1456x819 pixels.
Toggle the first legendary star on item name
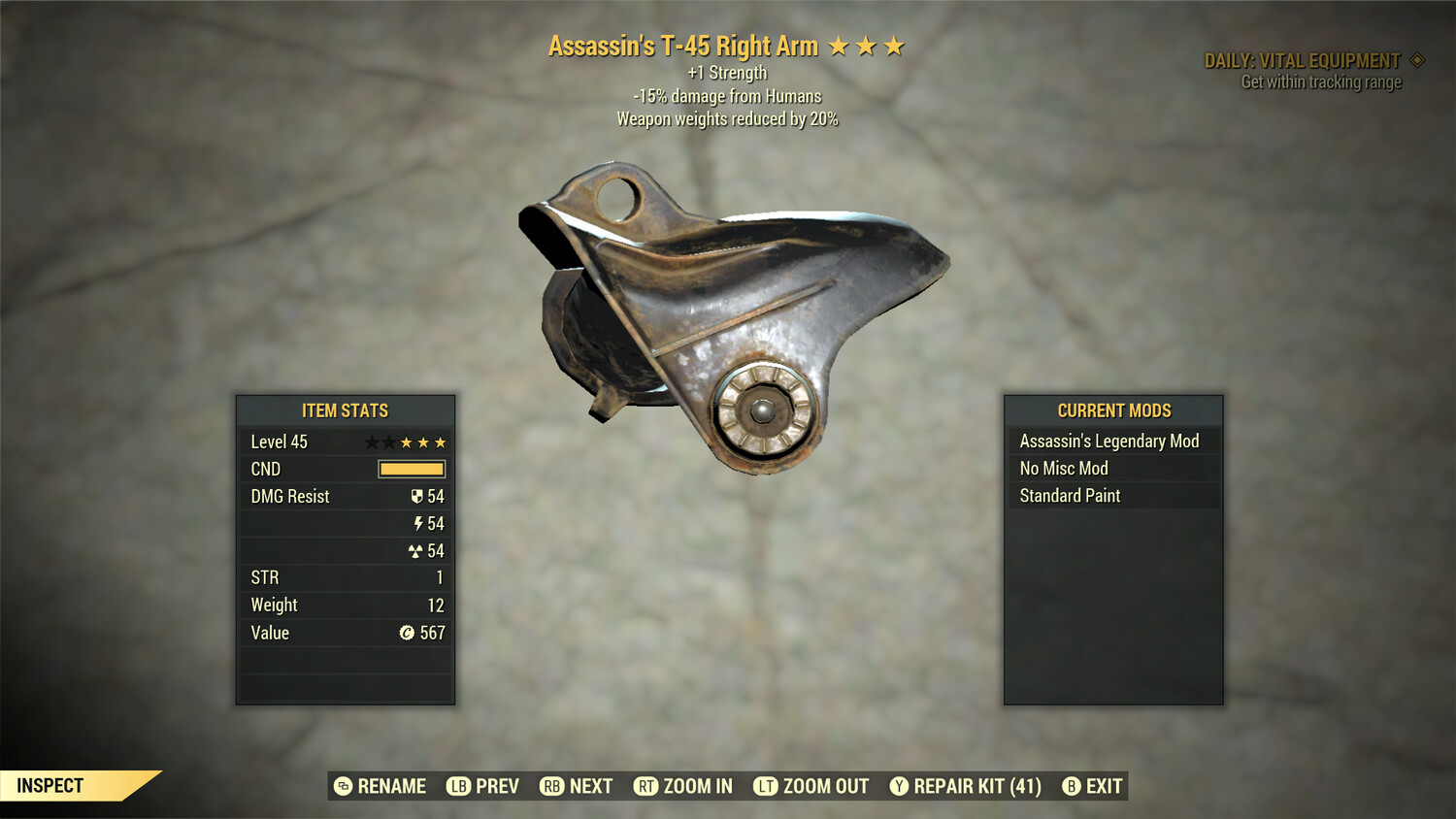(x=842, y=45)
